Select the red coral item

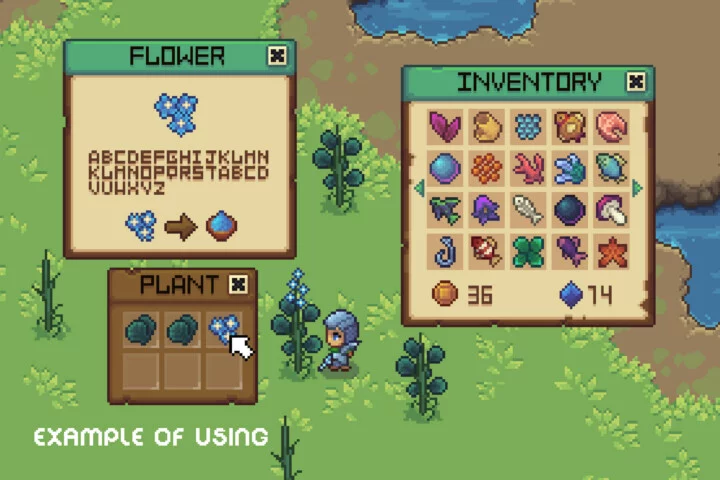(528, 167)
